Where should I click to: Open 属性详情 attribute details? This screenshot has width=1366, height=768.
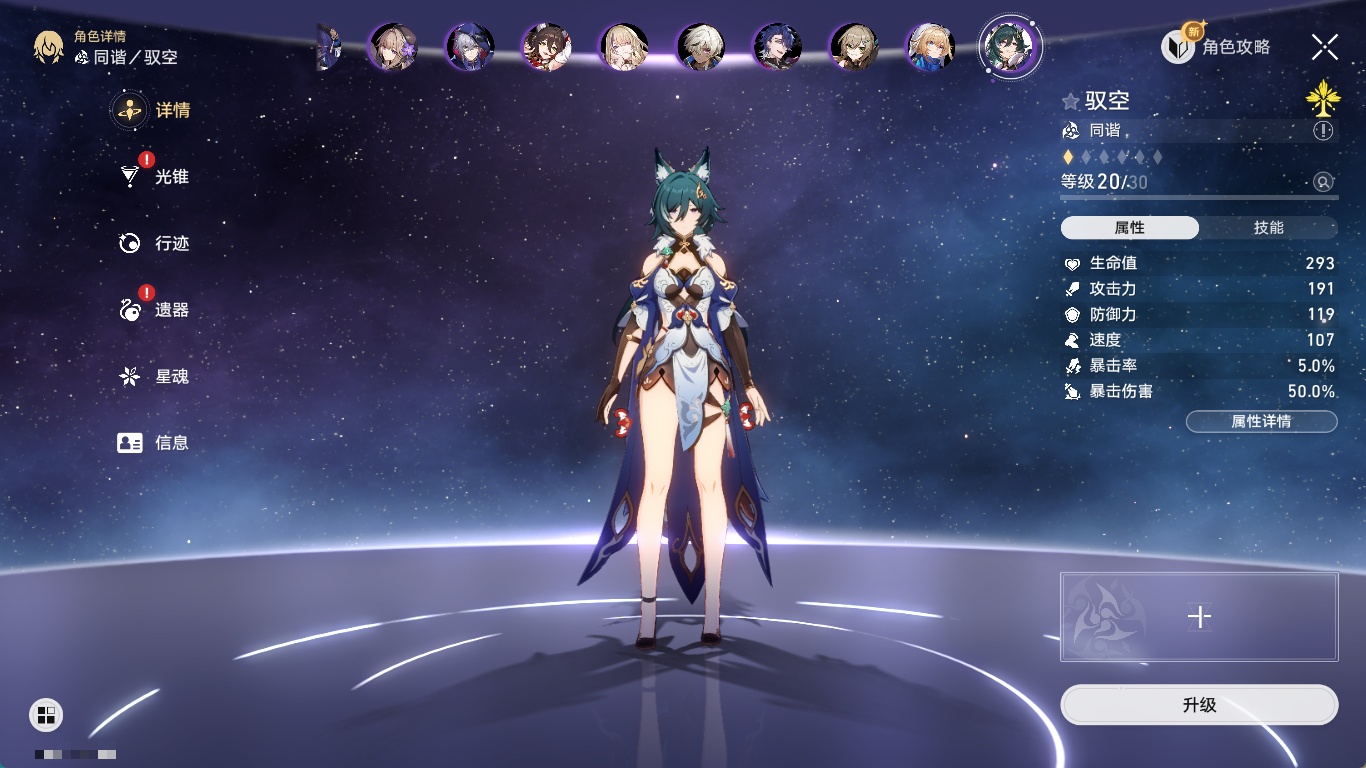1261,421
